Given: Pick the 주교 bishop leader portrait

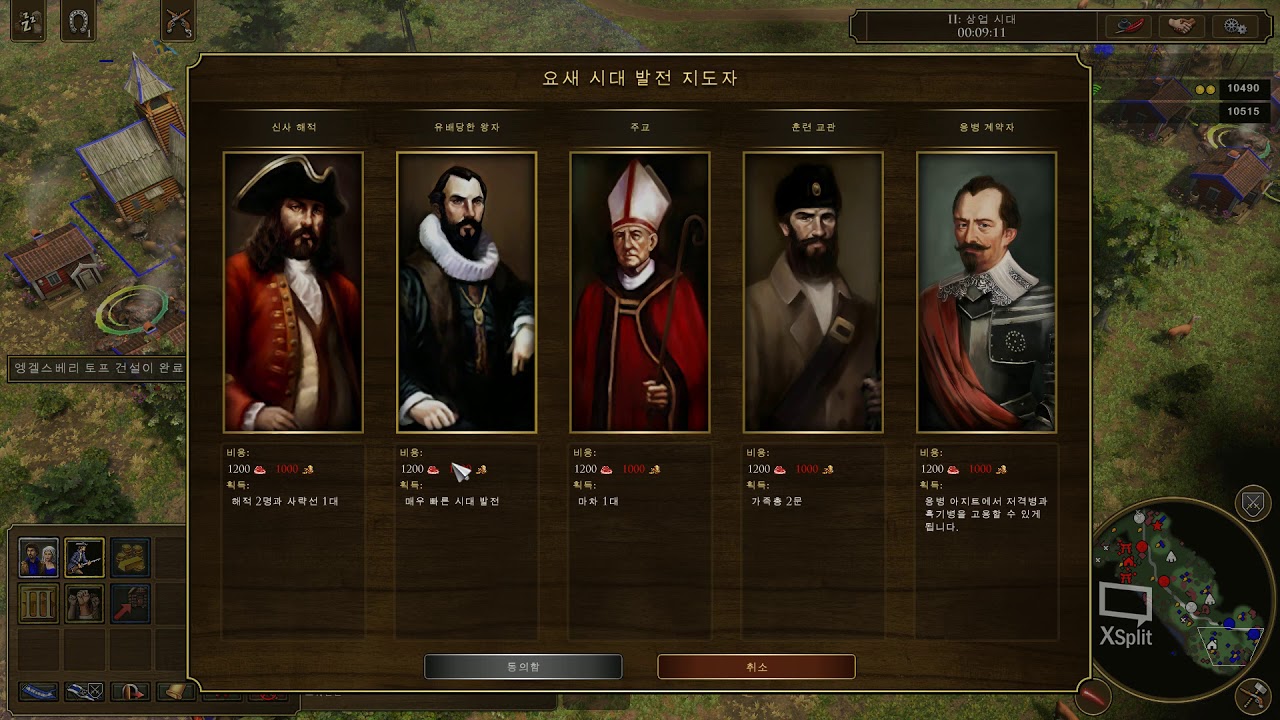Looking at the screenshot, I should click(x=640, y=292).
